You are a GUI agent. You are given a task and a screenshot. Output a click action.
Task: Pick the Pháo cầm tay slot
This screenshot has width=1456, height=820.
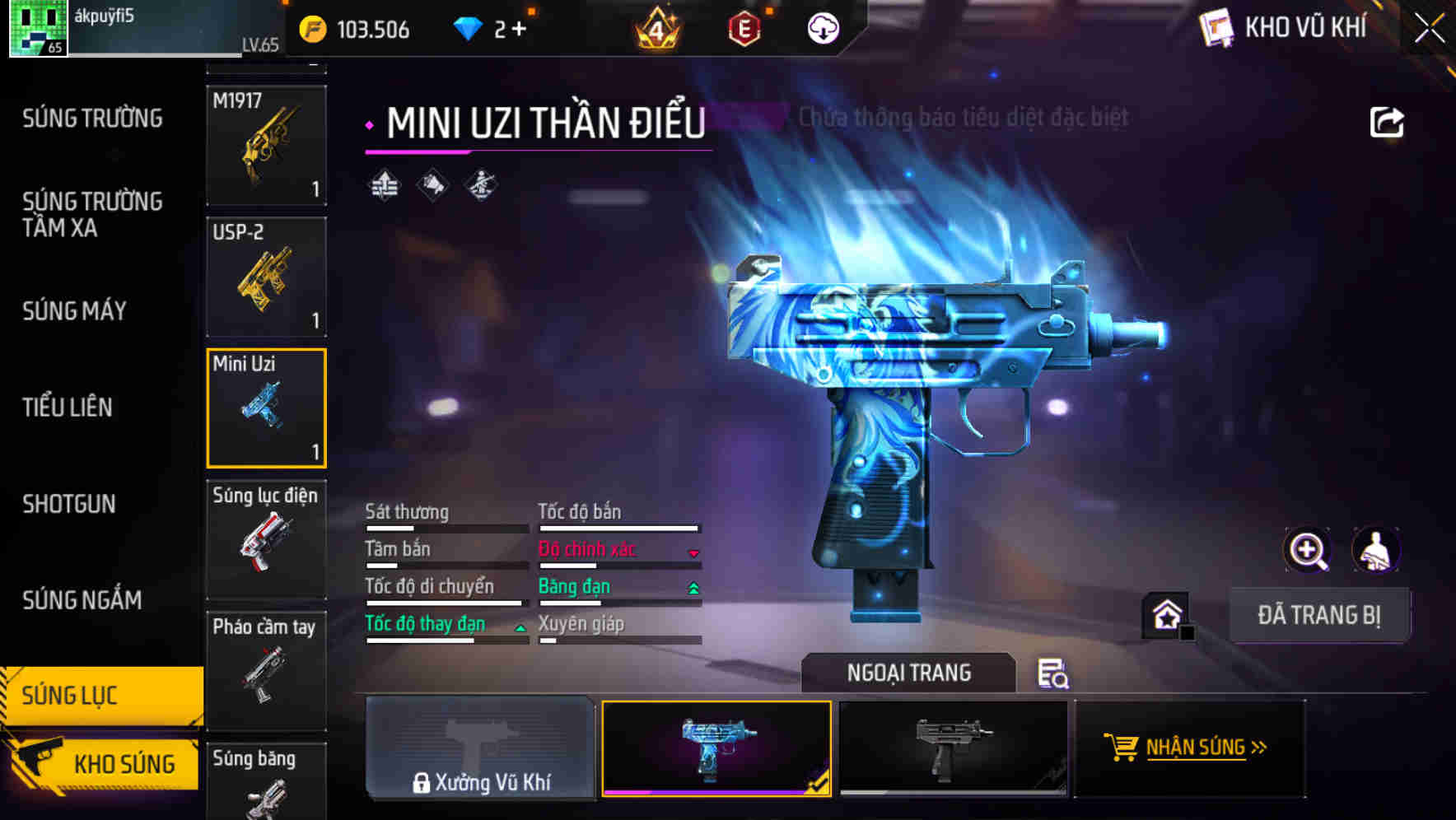[x=266, y=670]
